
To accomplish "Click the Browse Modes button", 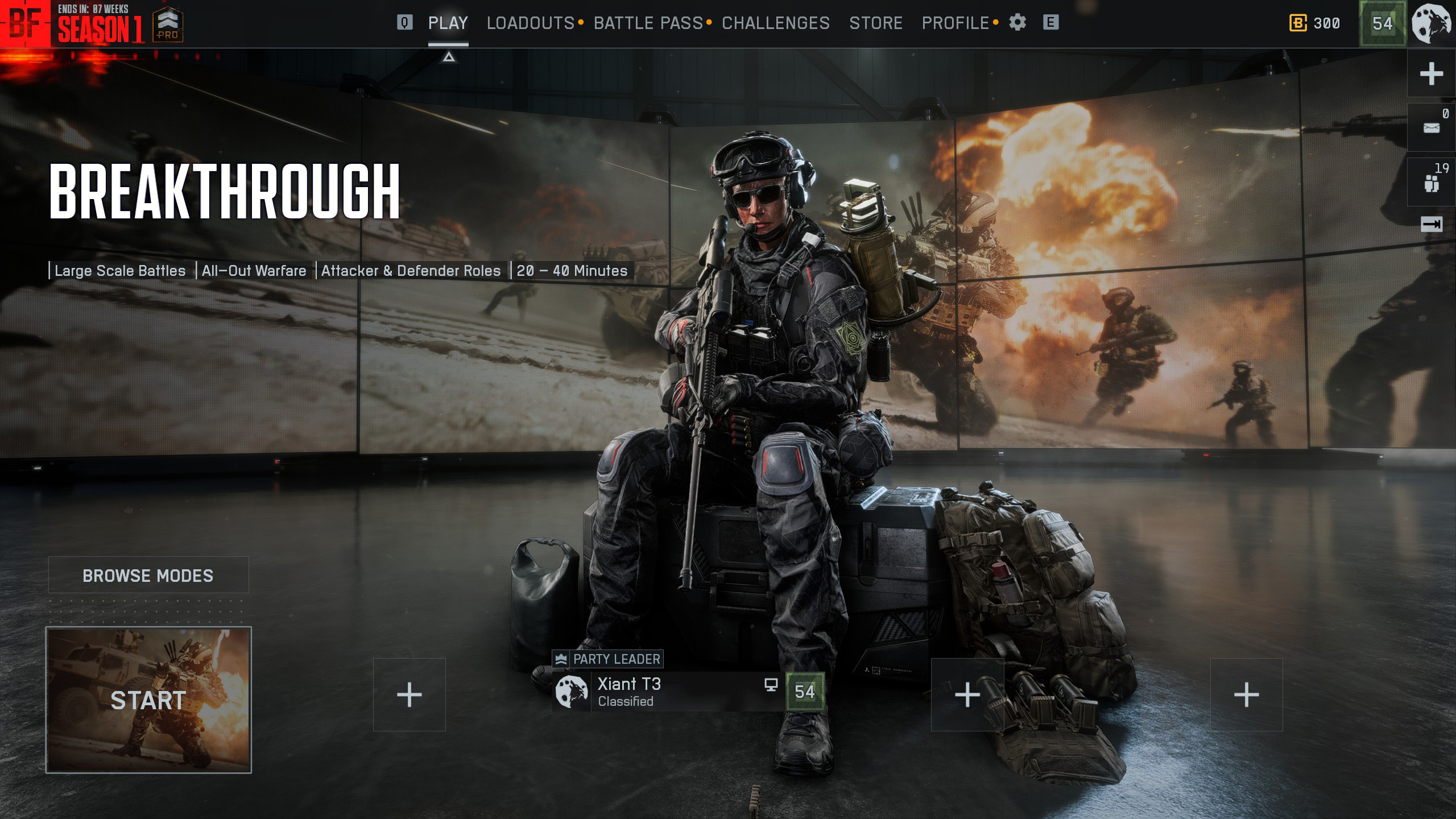I will click(148, 576).
